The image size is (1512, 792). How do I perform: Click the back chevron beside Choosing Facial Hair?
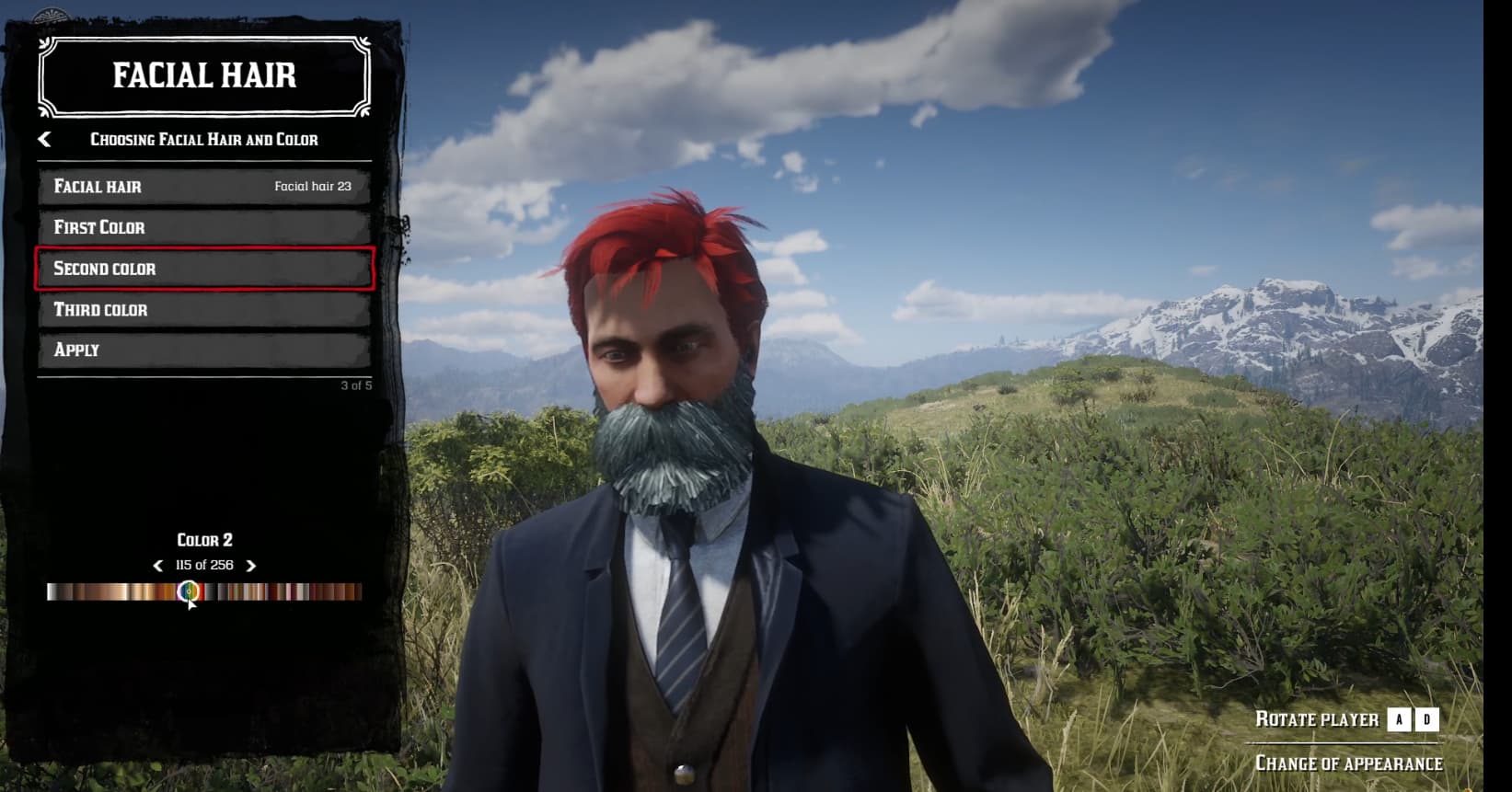click(42, 138)
